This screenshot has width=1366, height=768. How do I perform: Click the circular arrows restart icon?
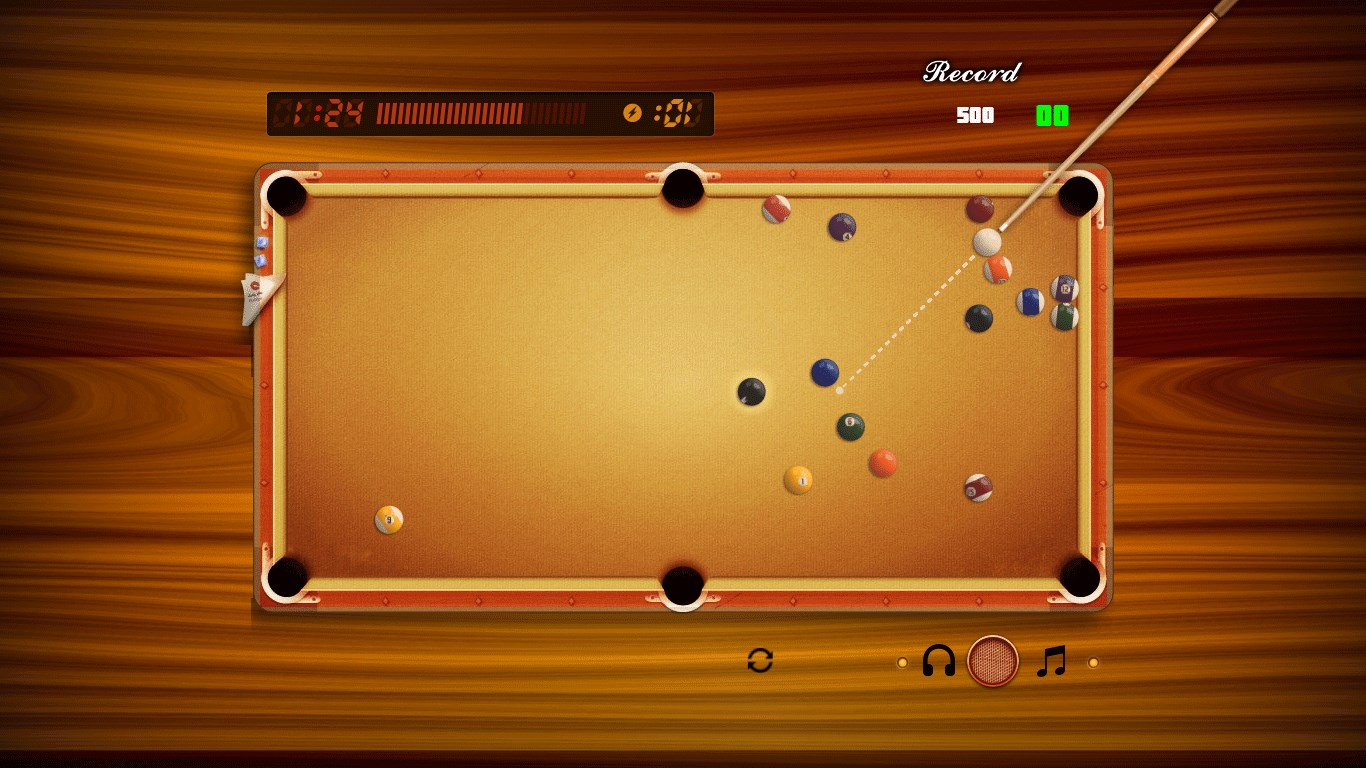pyautogui.click(x=760, y=660)
